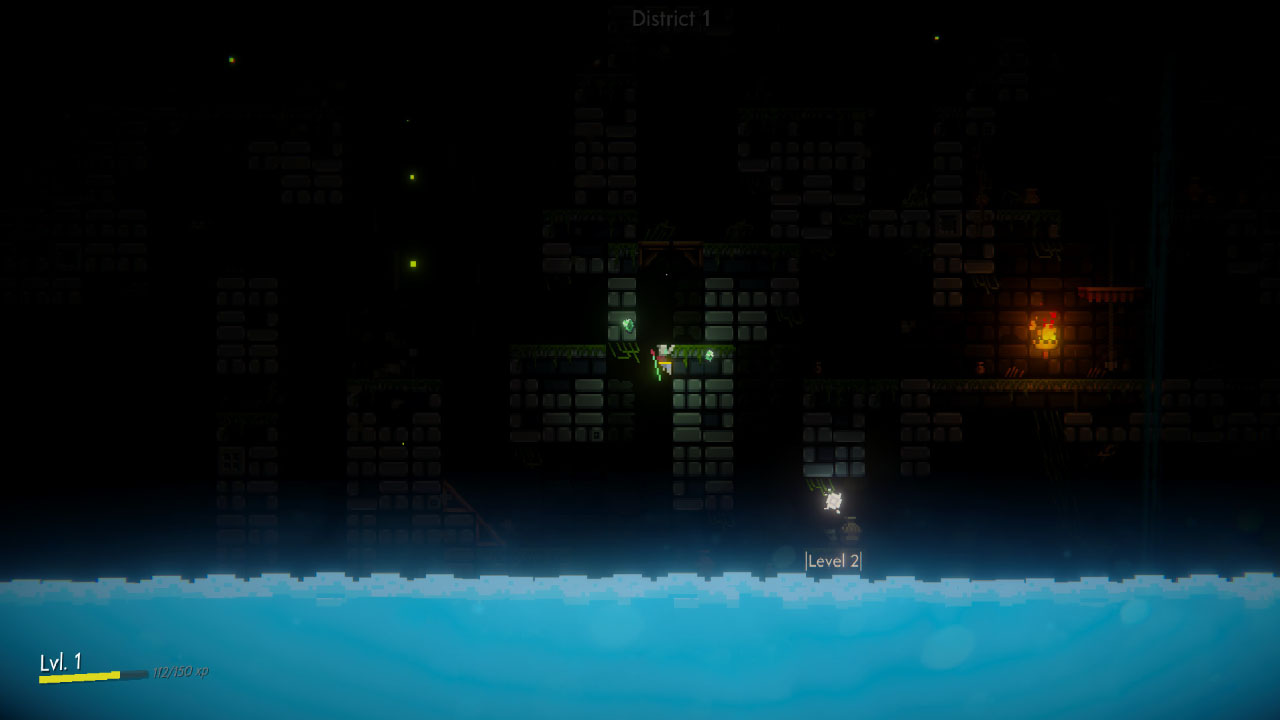Click the Level 2 nameplate text
Screen dimensions: 1280x720
pos(834,560)
